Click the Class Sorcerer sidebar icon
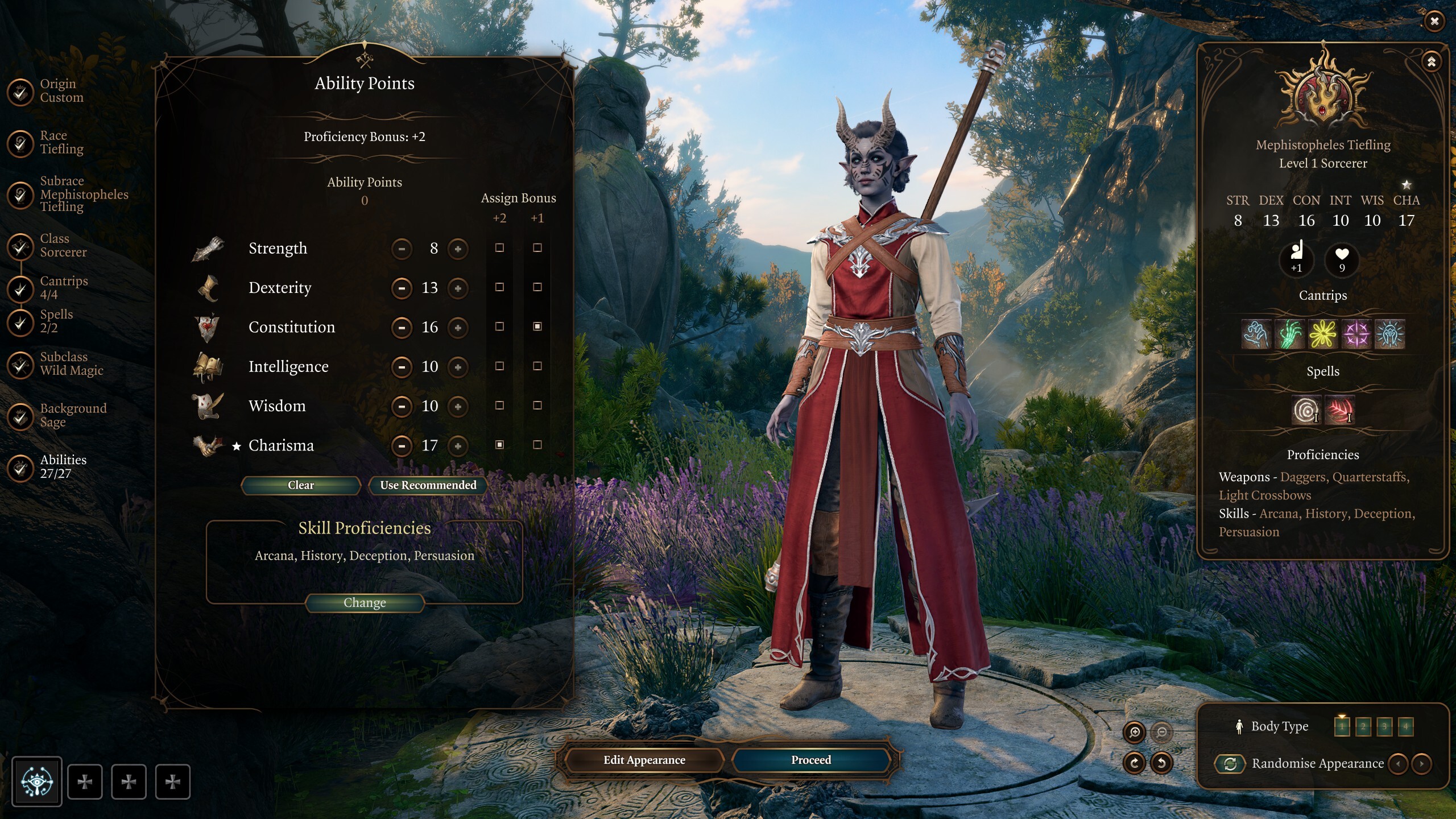Image resolution: width=1456 pixels, height=819 pixels. (21, 245)
